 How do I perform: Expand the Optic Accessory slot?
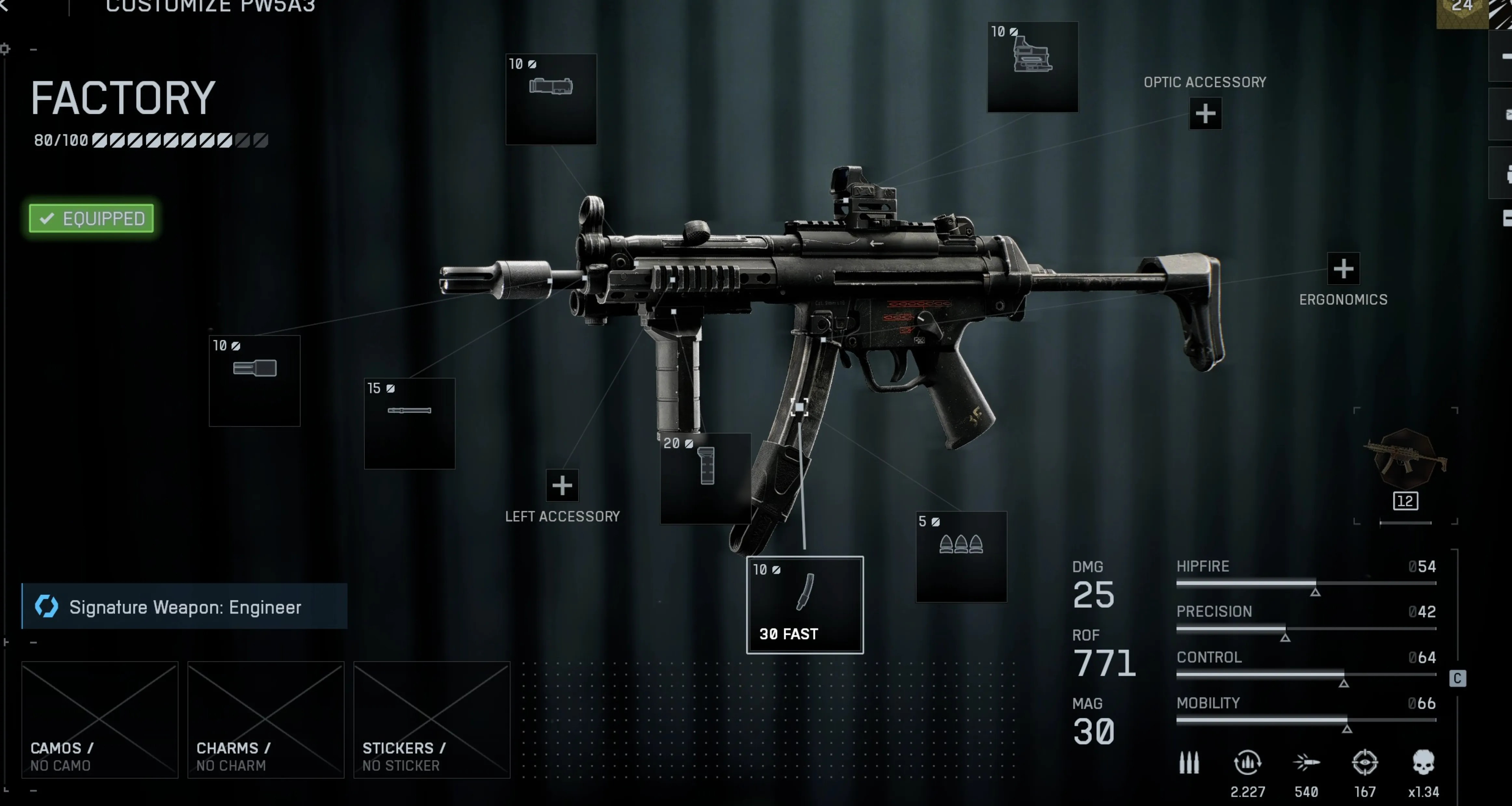click(1204, 113)
